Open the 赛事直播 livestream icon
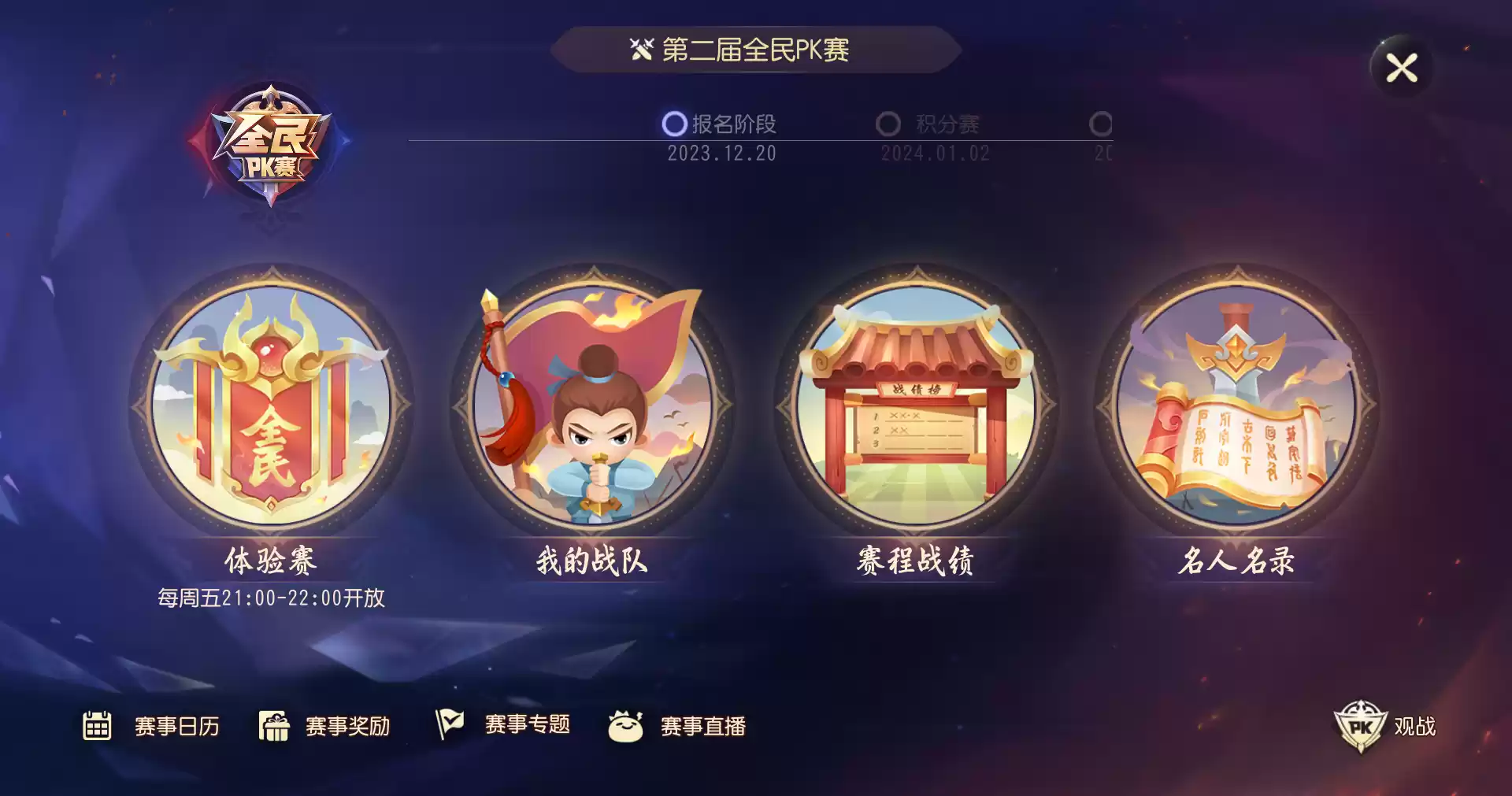1512x796 pixels. (x=626, y=726)
